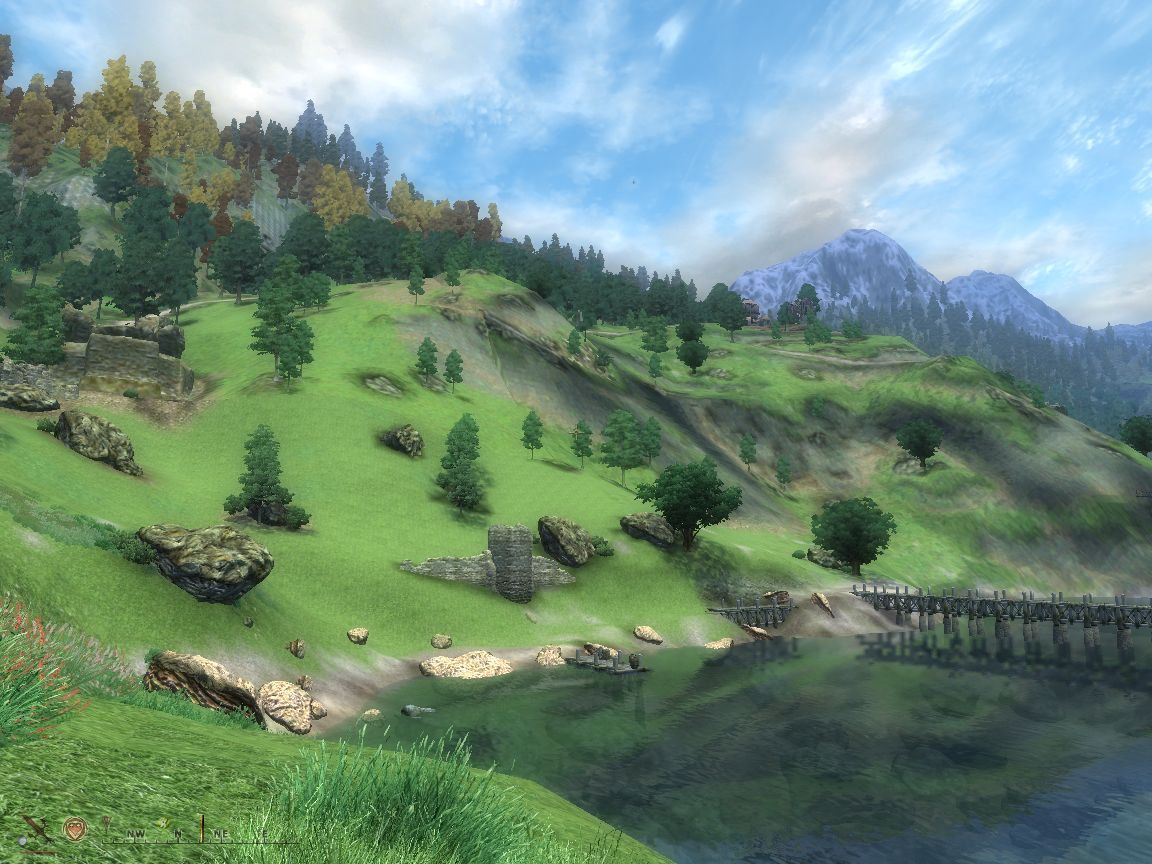Click the equipped sword weapon icon
Image resolution: width=1152 pixels, height=864 pixels.
[x=38, y=828]
